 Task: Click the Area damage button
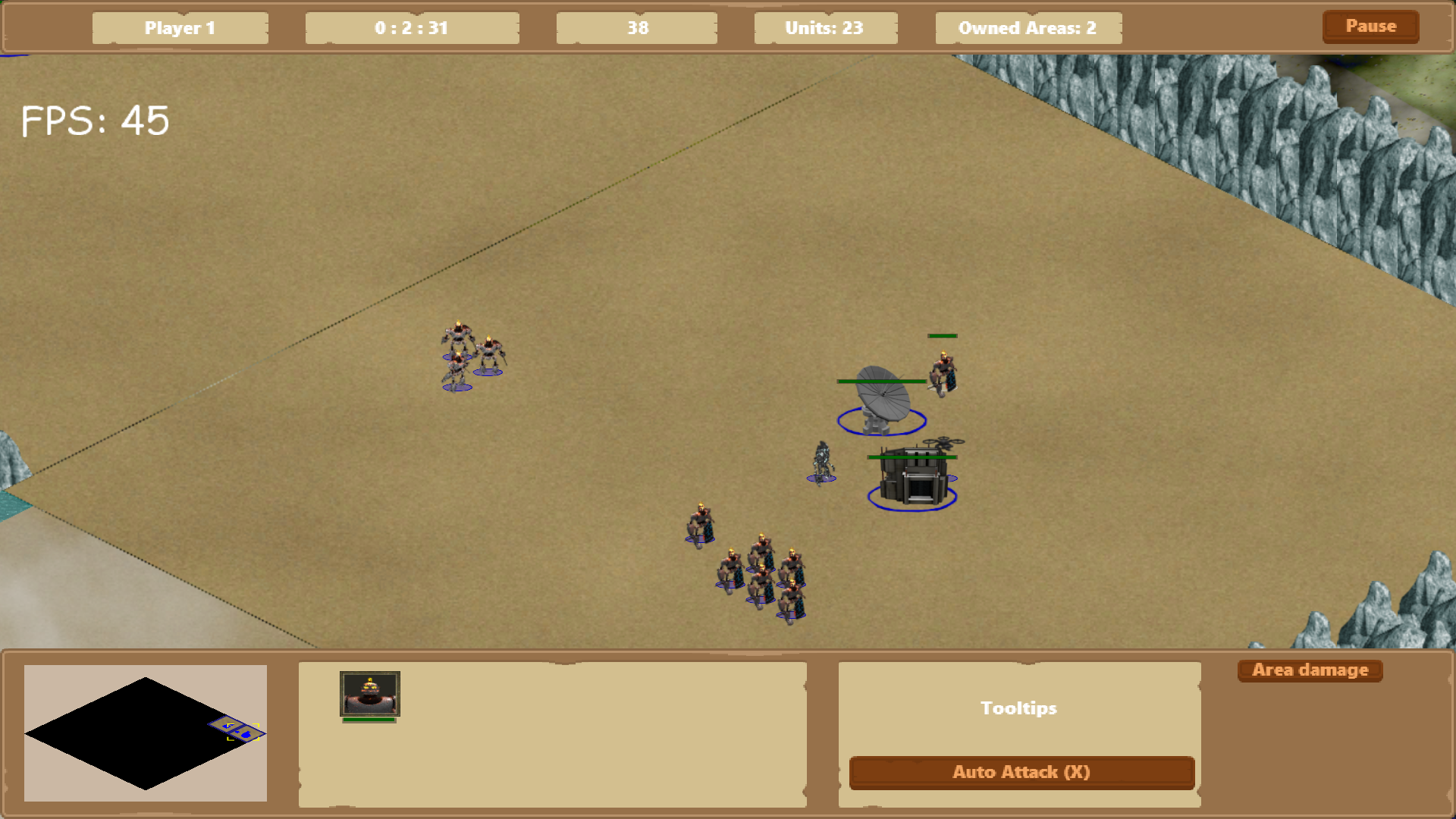1310,670
